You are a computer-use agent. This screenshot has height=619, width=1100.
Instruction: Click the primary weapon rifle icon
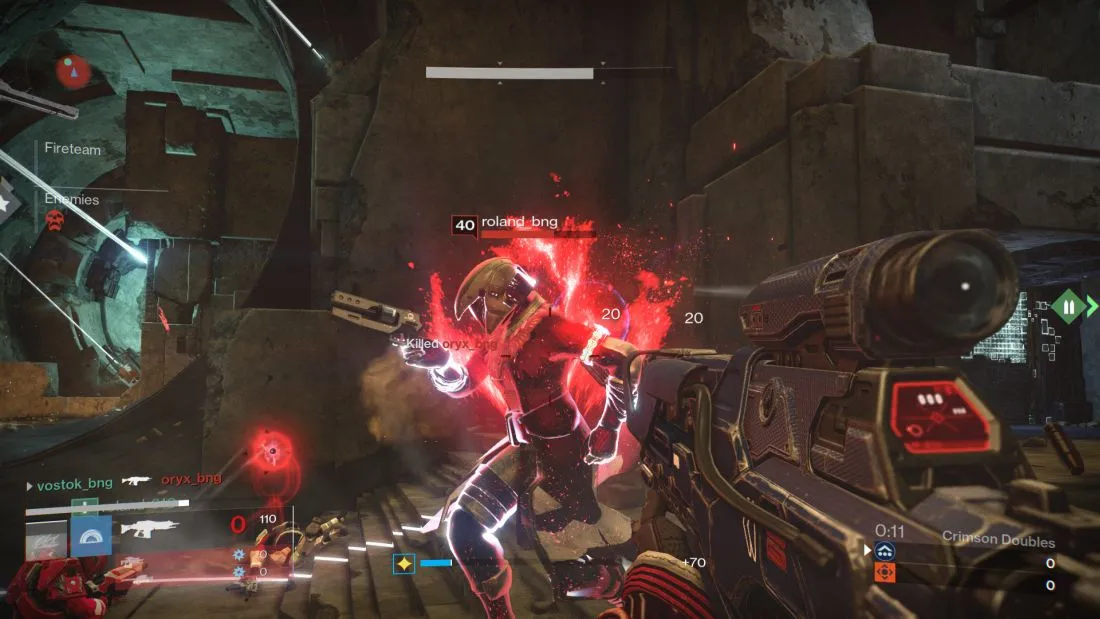(150, 528)
